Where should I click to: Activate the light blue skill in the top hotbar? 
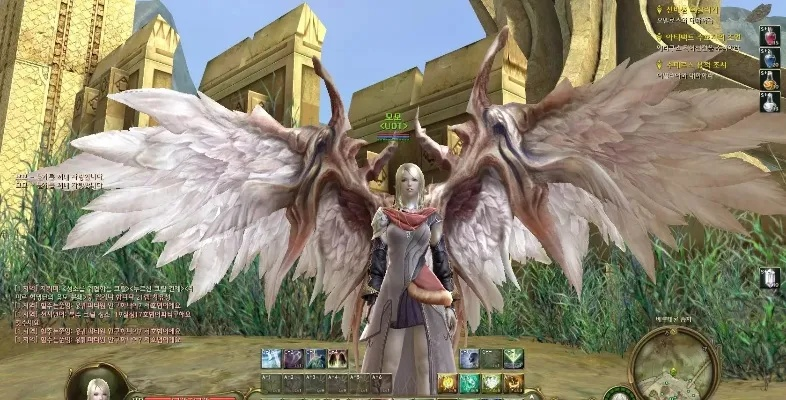271,359
